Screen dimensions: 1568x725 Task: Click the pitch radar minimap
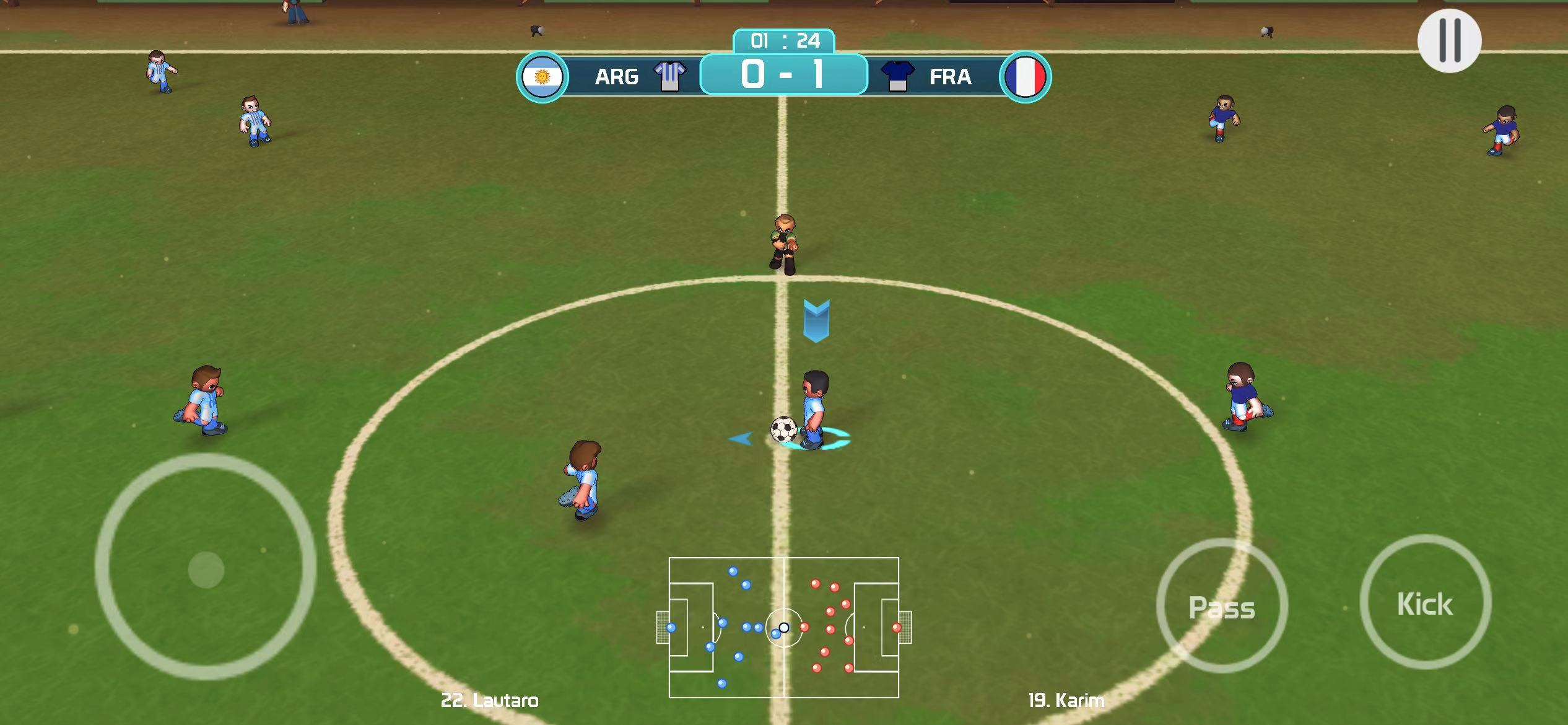point(784,627)
